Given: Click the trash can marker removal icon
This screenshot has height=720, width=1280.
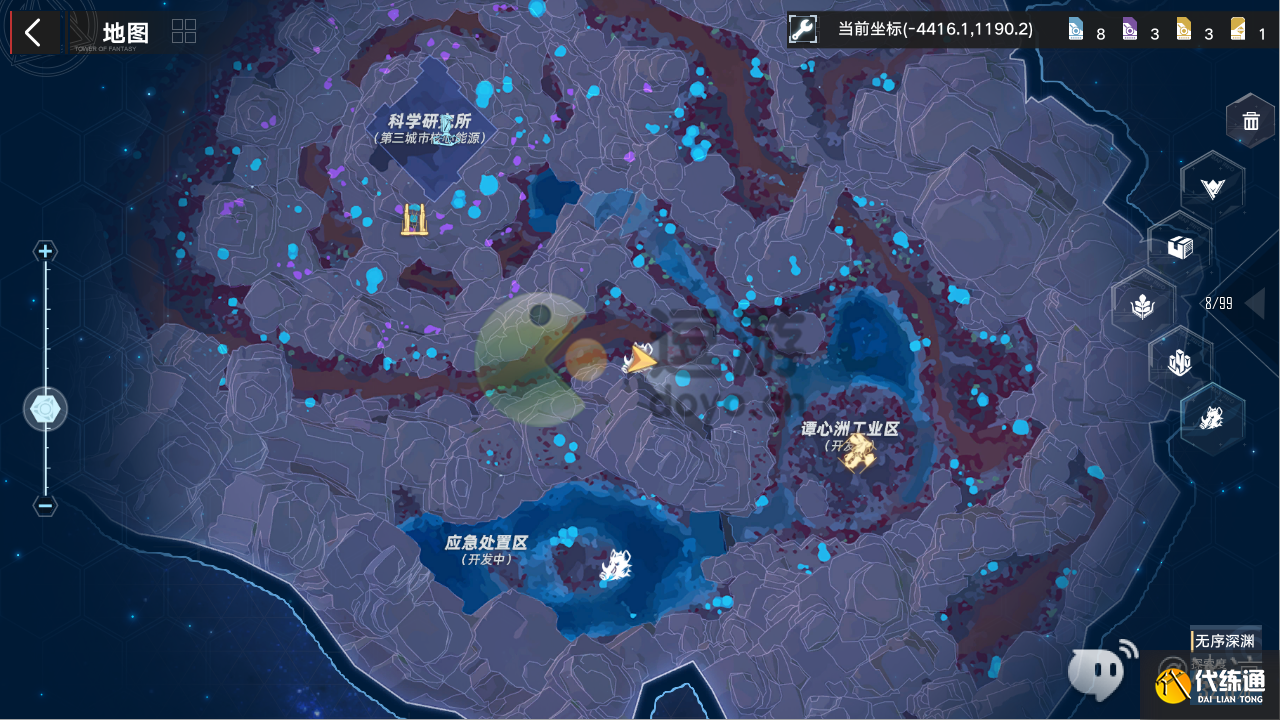Looking at the screenshot, I should 1250,120.
